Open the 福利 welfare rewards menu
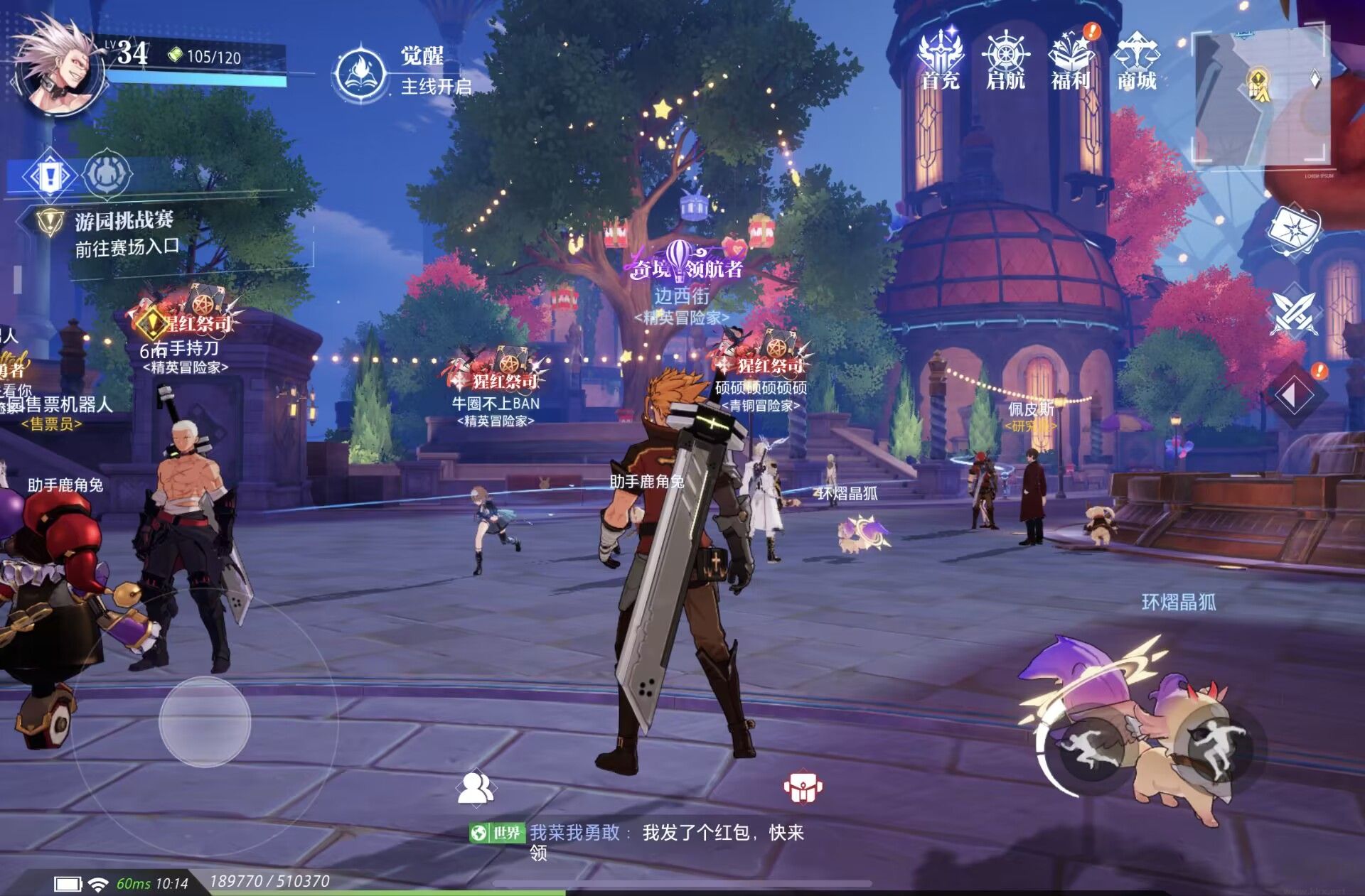Viewport: 1365px width, 896px height. click(x=1071, y=60)
